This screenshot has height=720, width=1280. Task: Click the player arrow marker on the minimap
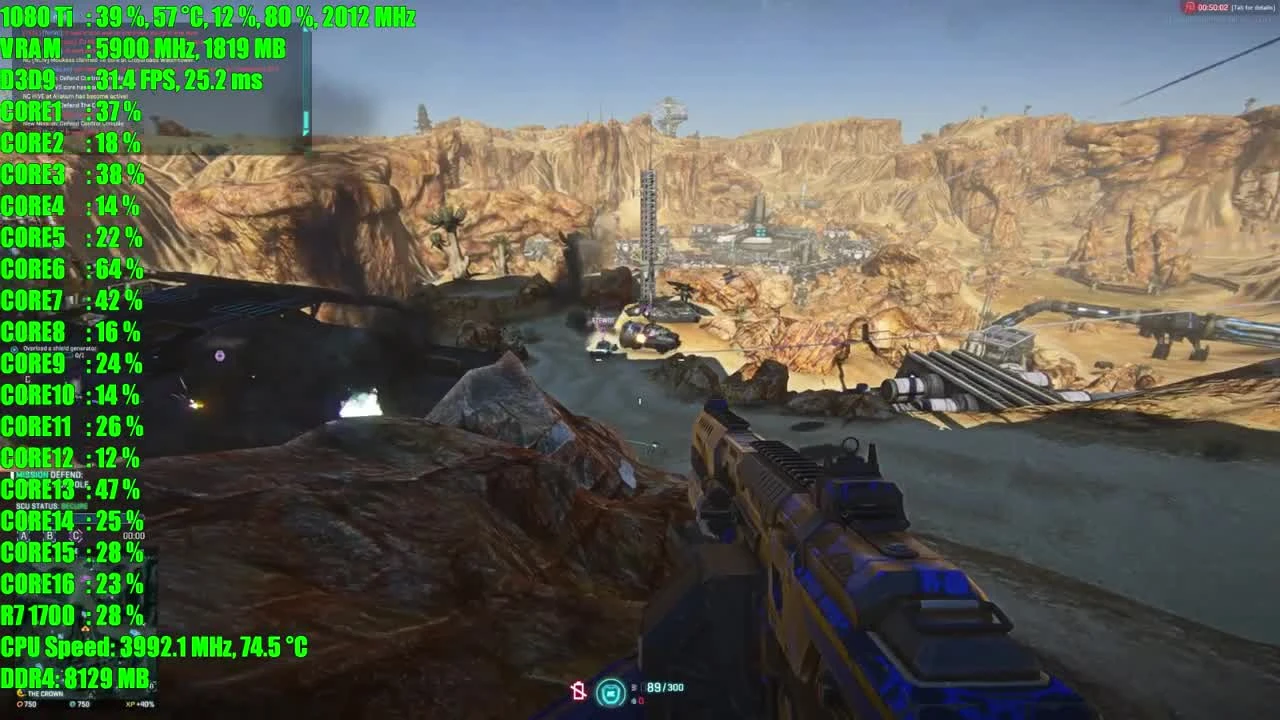84,629
